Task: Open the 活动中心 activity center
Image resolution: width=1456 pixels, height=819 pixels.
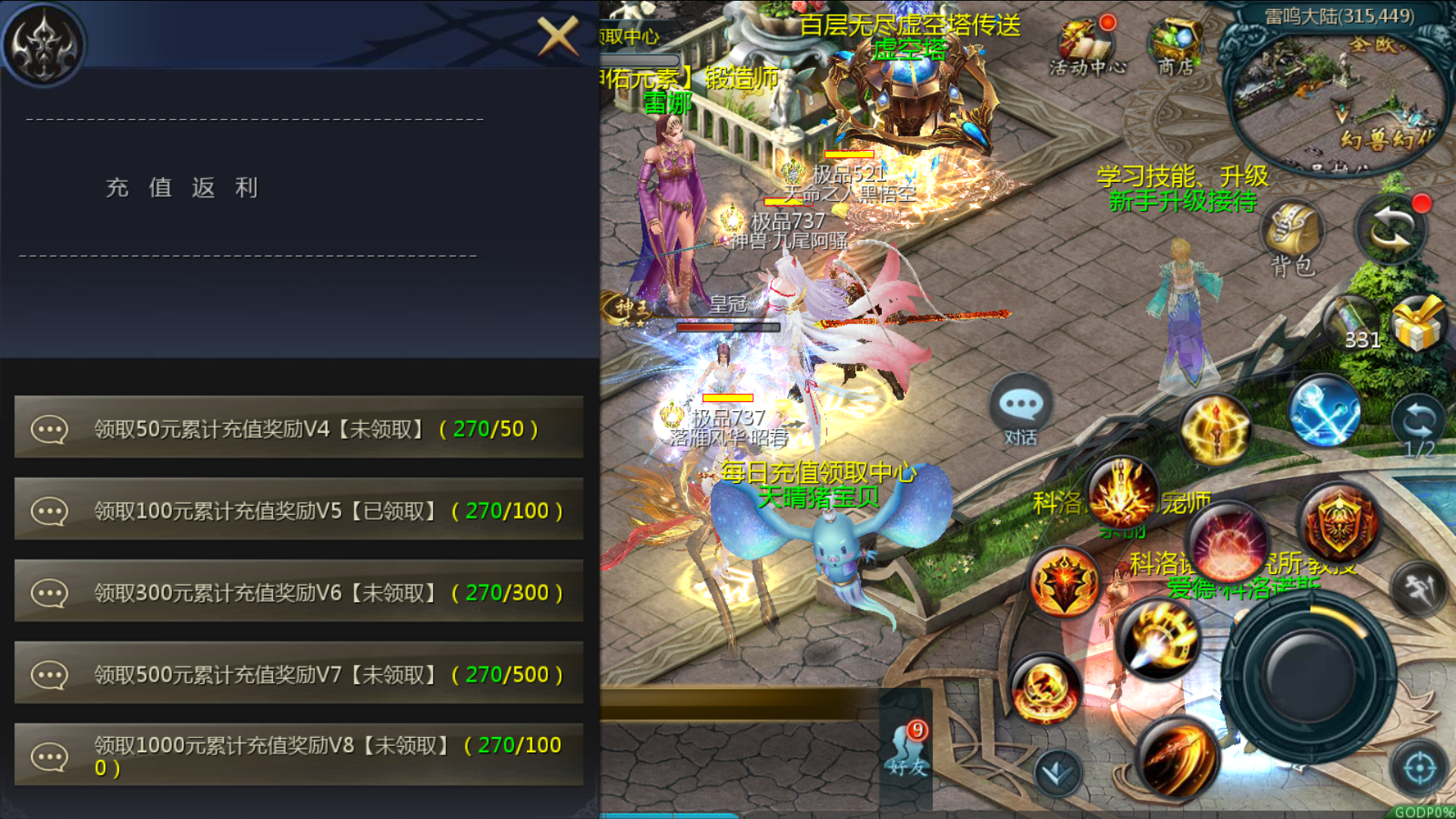Action: tap(1087, 47)
